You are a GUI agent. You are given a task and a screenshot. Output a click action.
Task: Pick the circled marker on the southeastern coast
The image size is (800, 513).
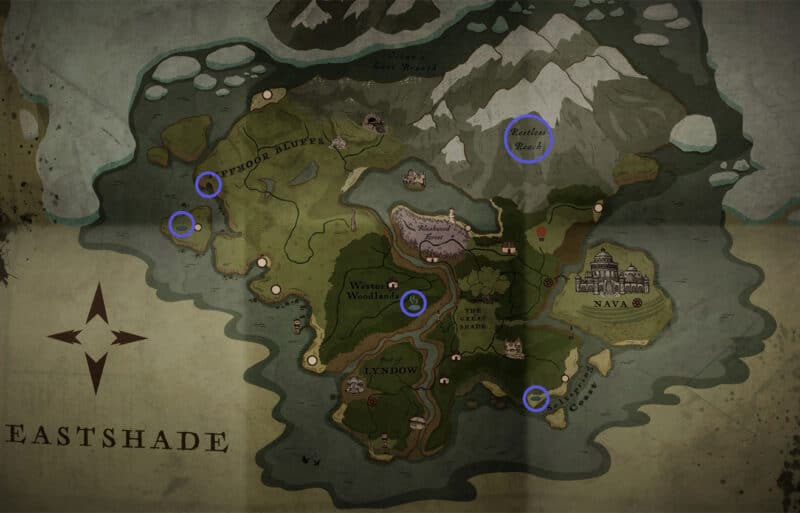tap(536, 398)
